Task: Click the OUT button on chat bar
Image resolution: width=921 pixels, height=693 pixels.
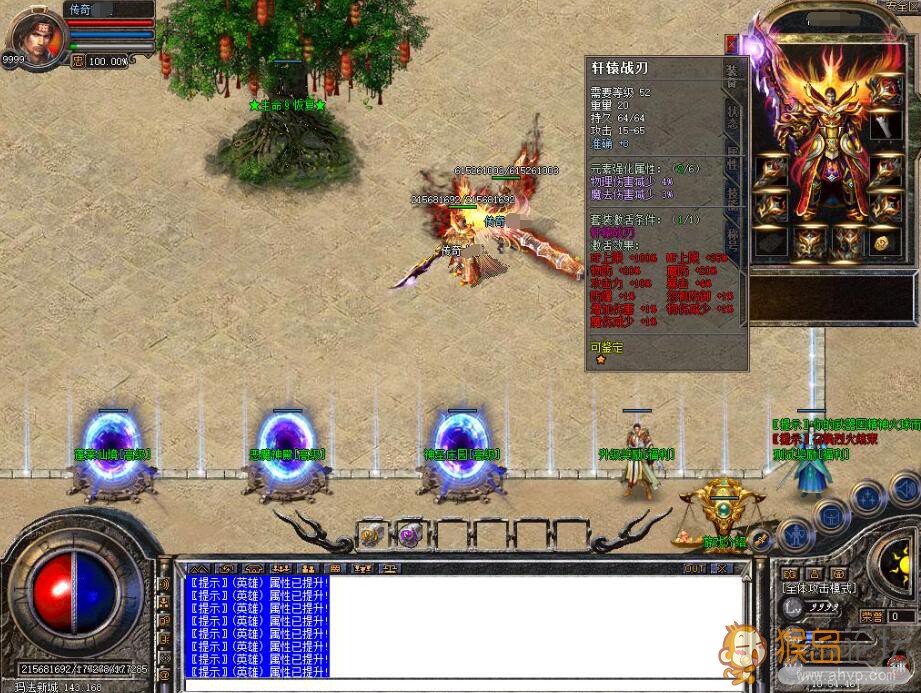Action: (695, 568)
